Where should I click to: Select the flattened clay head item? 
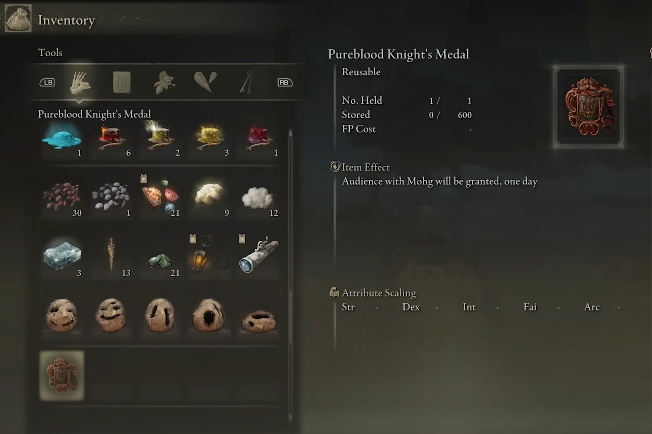258,316
